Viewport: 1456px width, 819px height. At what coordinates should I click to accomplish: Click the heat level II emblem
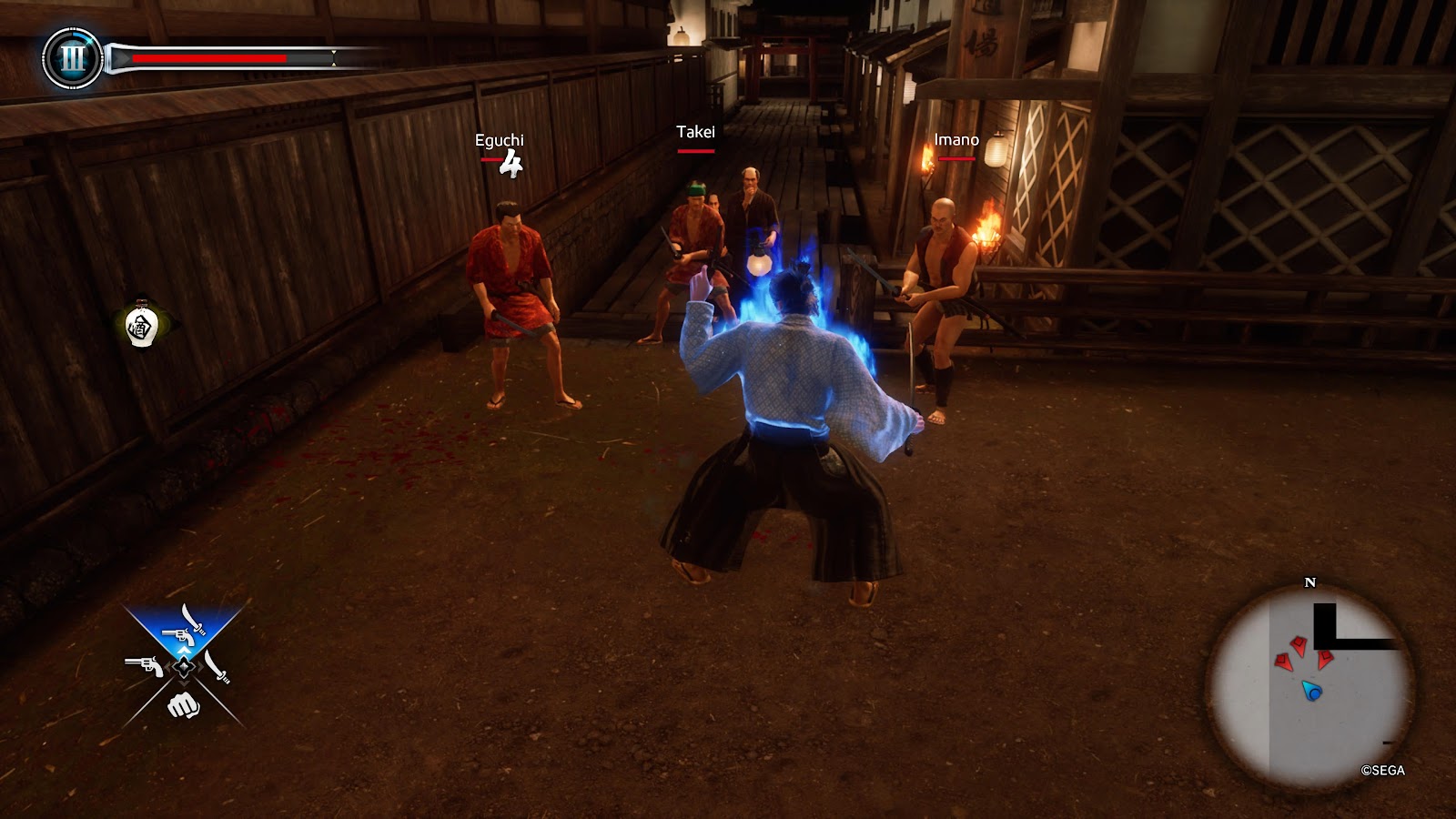pyautogui.click(x=73, y=59)
